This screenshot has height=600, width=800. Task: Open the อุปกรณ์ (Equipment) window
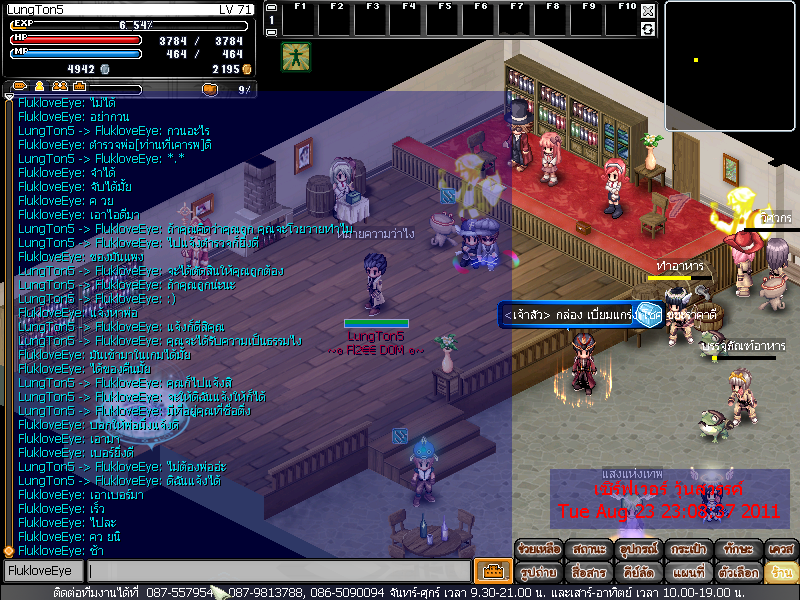pos(638,549)
